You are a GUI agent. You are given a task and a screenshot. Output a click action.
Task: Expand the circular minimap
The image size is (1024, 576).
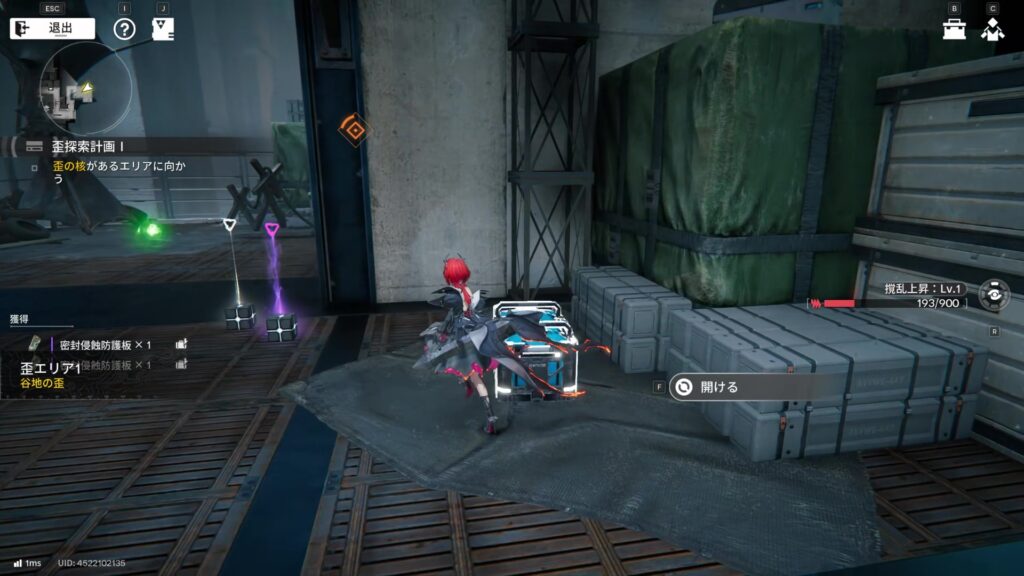[x=86, y=88]
